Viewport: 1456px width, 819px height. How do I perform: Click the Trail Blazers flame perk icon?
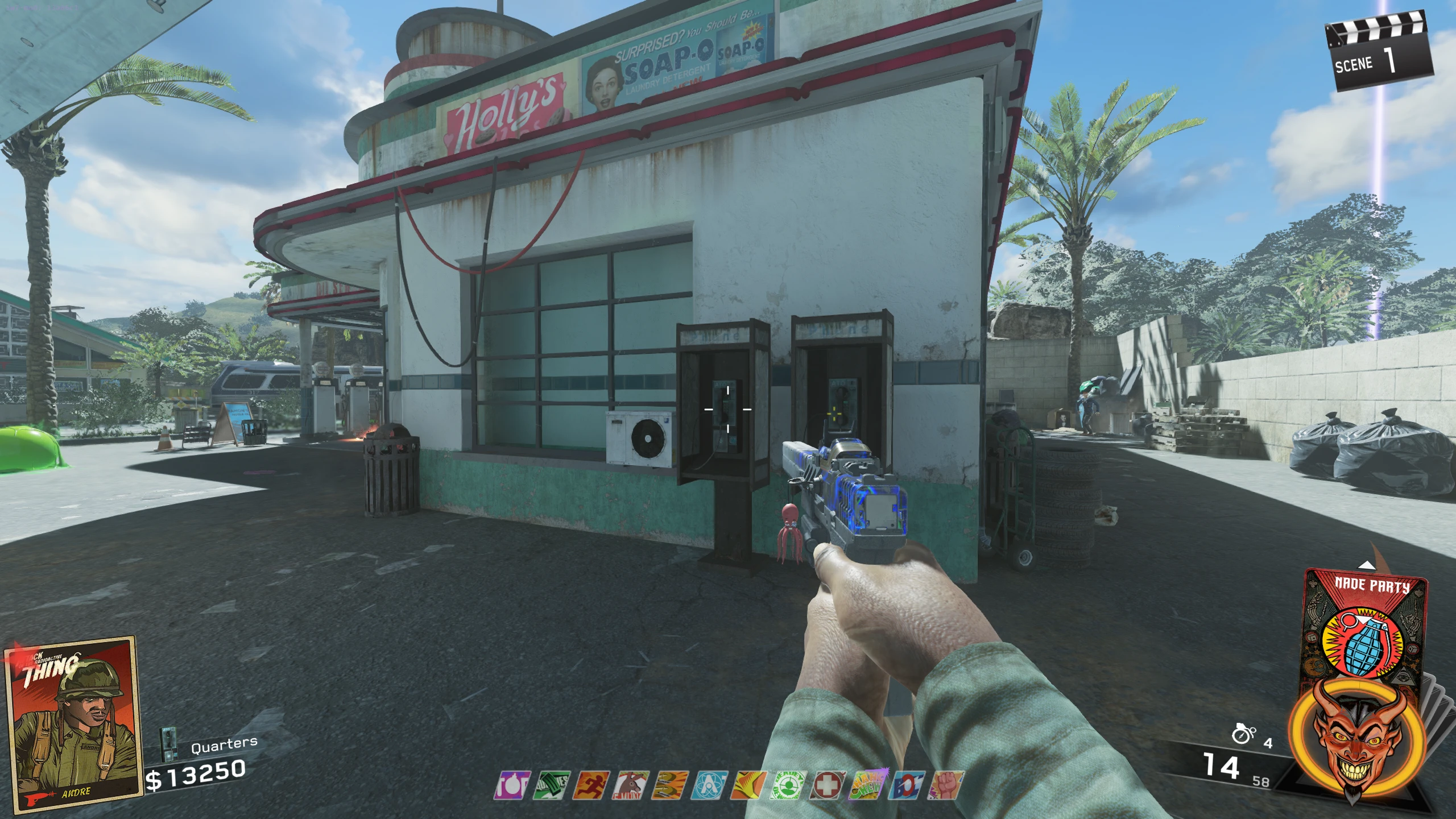pyautogui.click(x=748, y=785)
